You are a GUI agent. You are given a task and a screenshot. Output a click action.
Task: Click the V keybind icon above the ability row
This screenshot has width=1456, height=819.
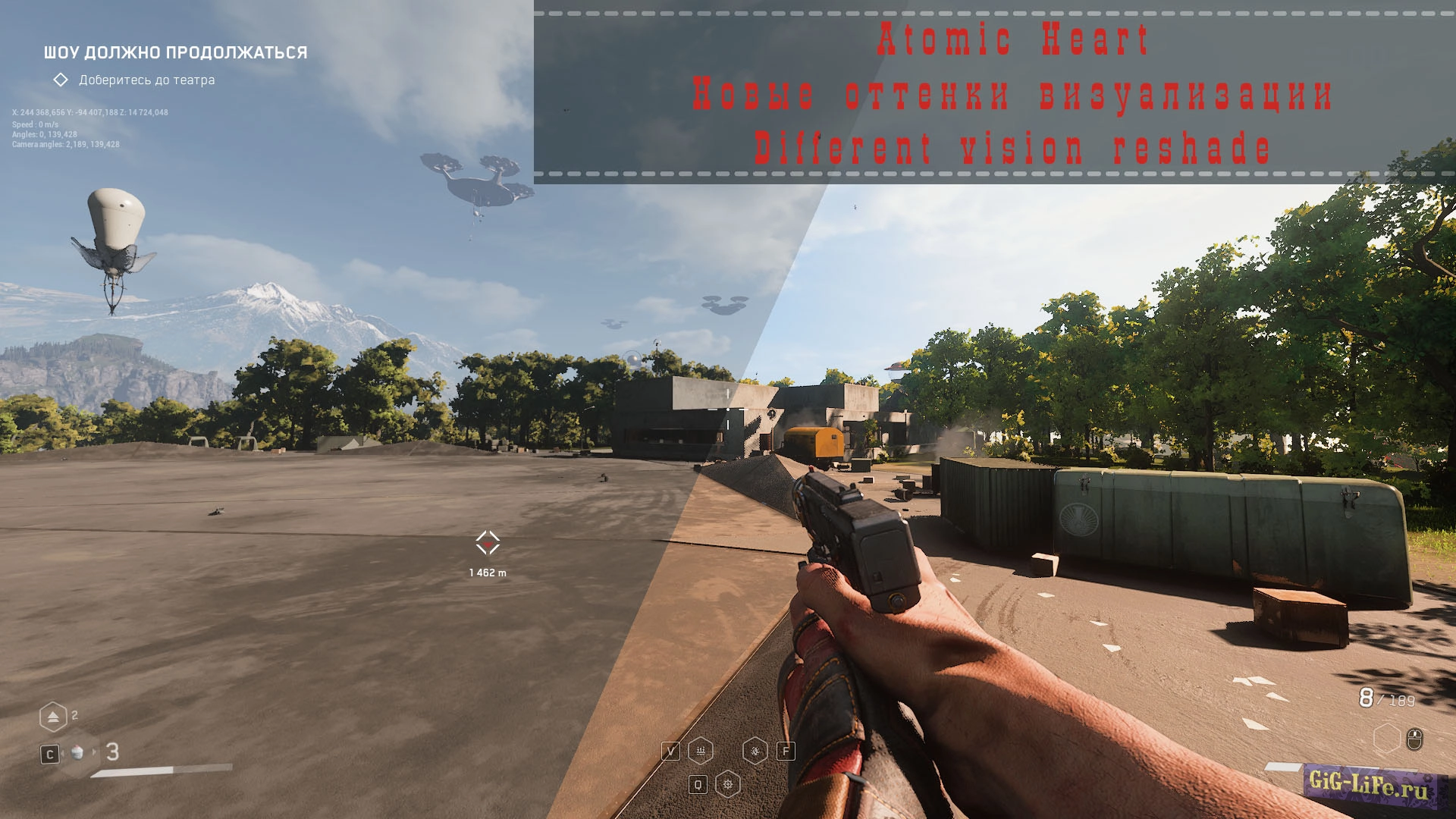click(x=671, y=750)
